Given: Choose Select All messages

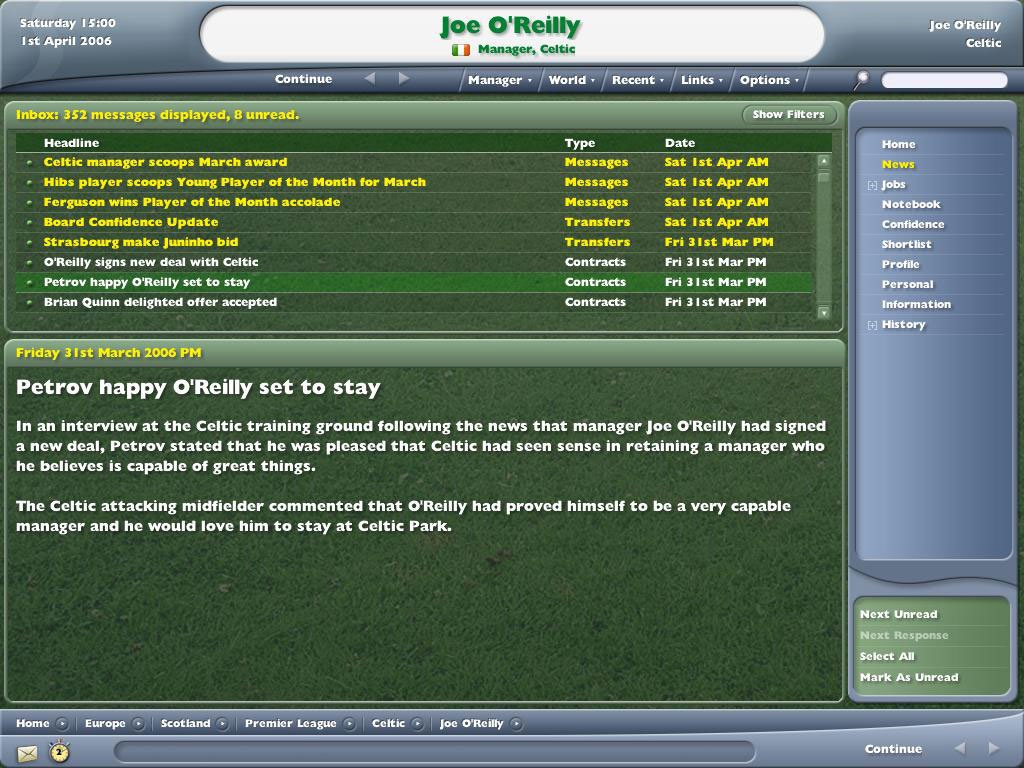Looking at the screenshot, I should tap(887, 656).
